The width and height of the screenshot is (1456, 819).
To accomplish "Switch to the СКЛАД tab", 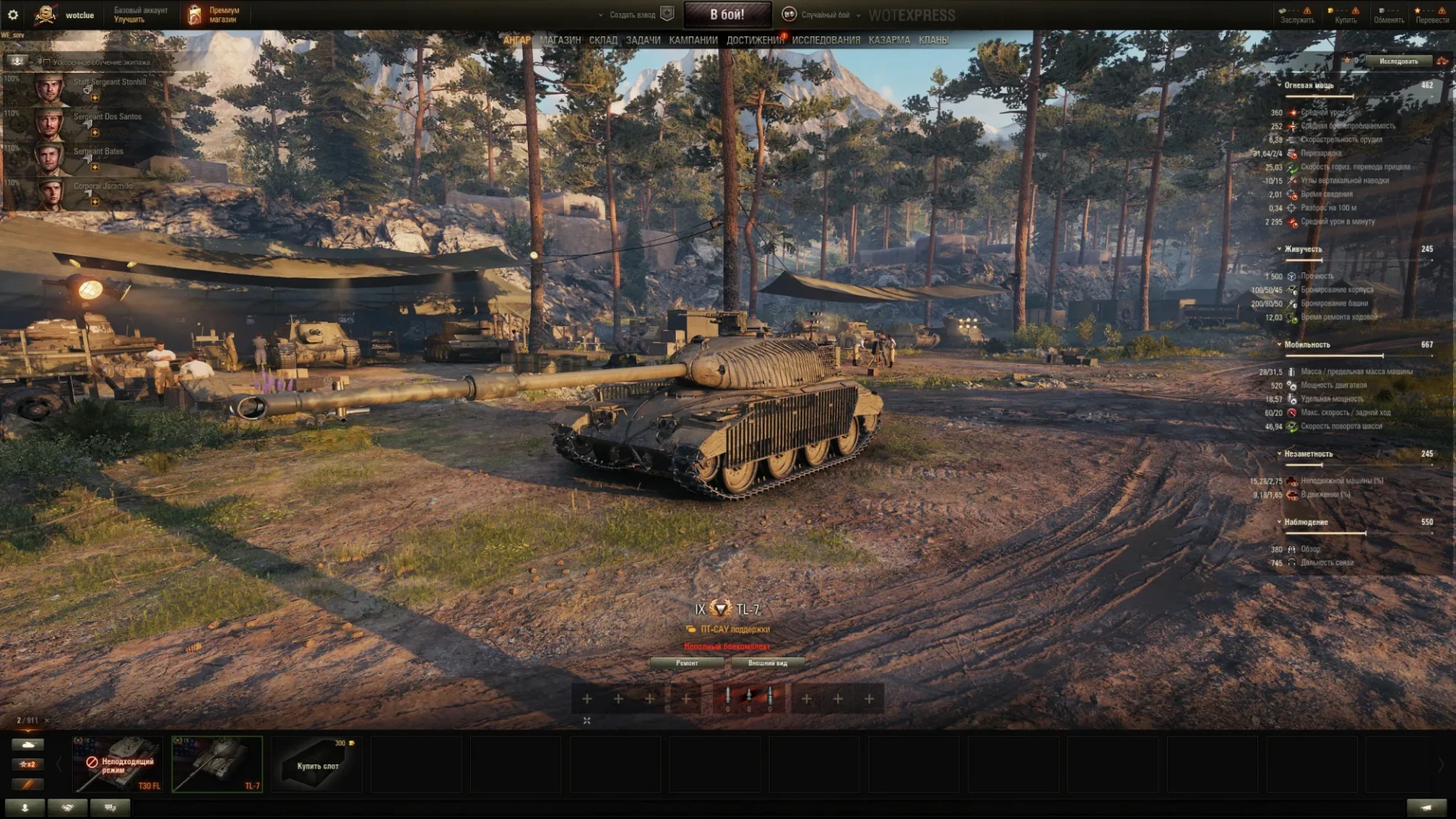I will click(603, 40).
